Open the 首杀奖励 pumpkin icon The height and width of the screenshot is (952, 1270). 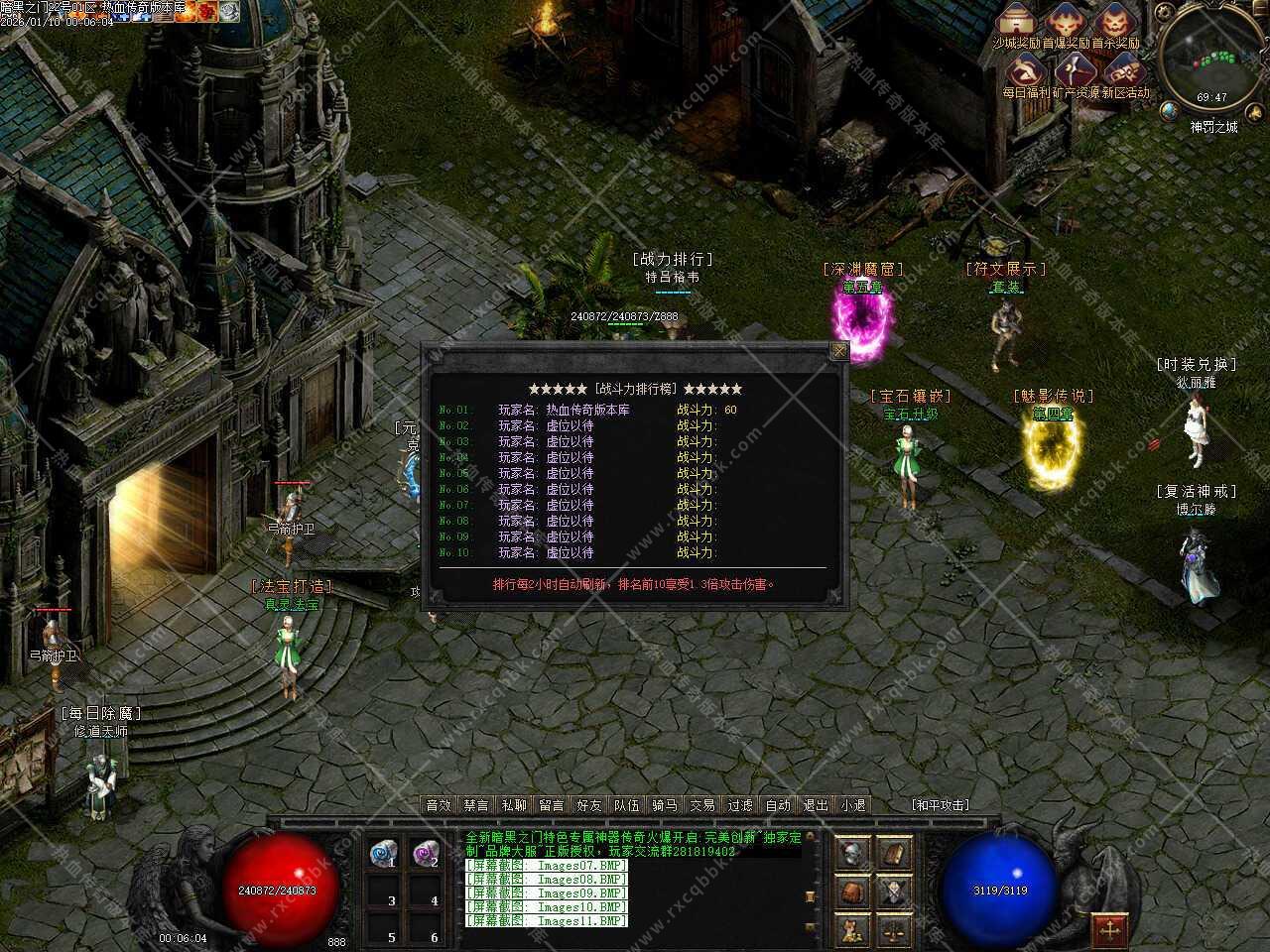1116,22
